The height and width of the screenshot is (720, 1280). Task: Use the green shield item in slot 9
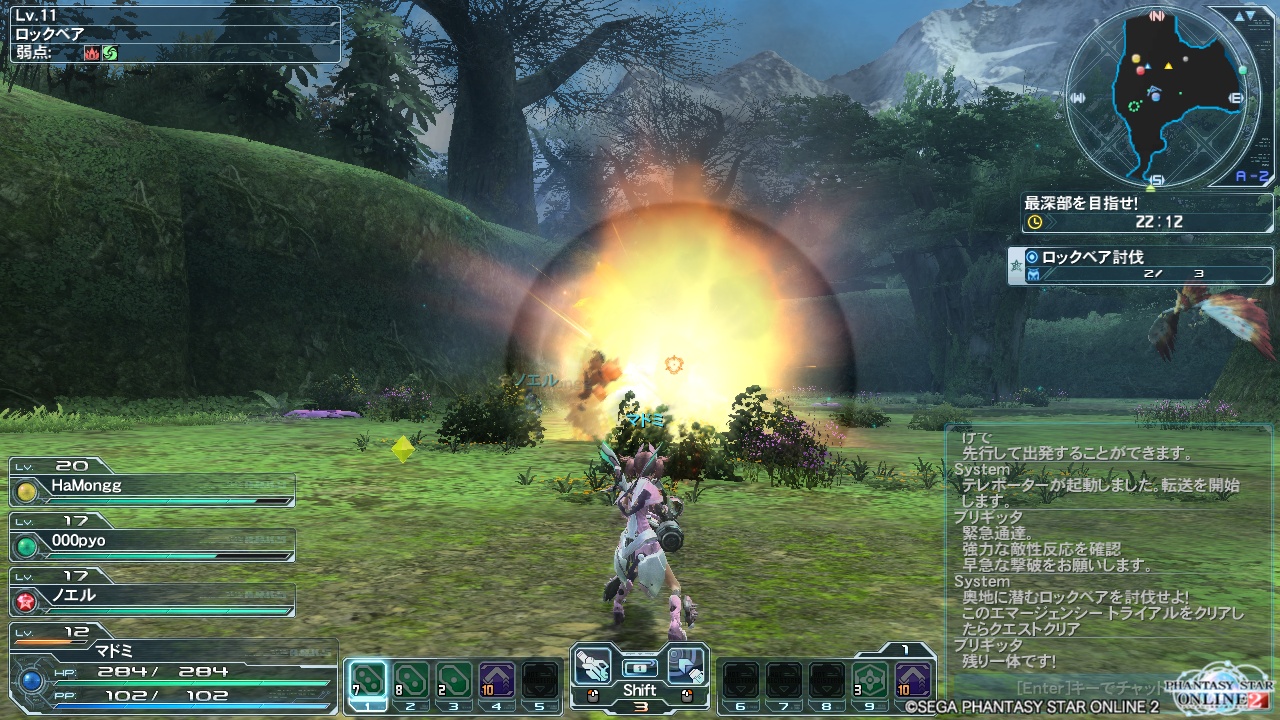[870, 681]
